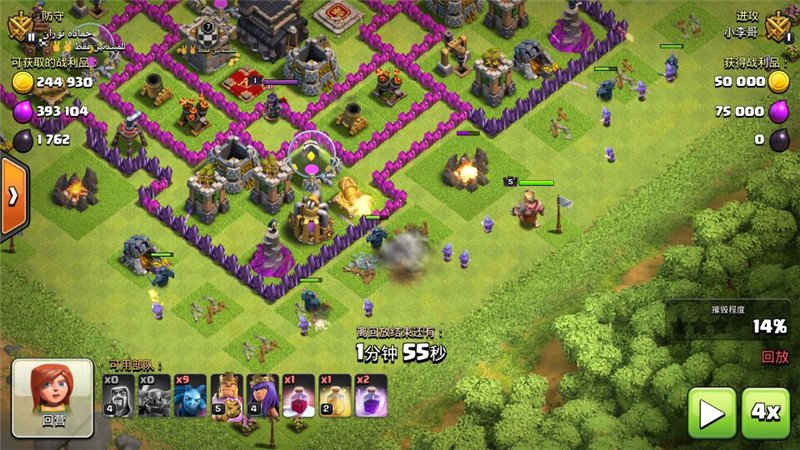Choose the purple Rage spell slot
800x450 pixels.
coord(370,396)
